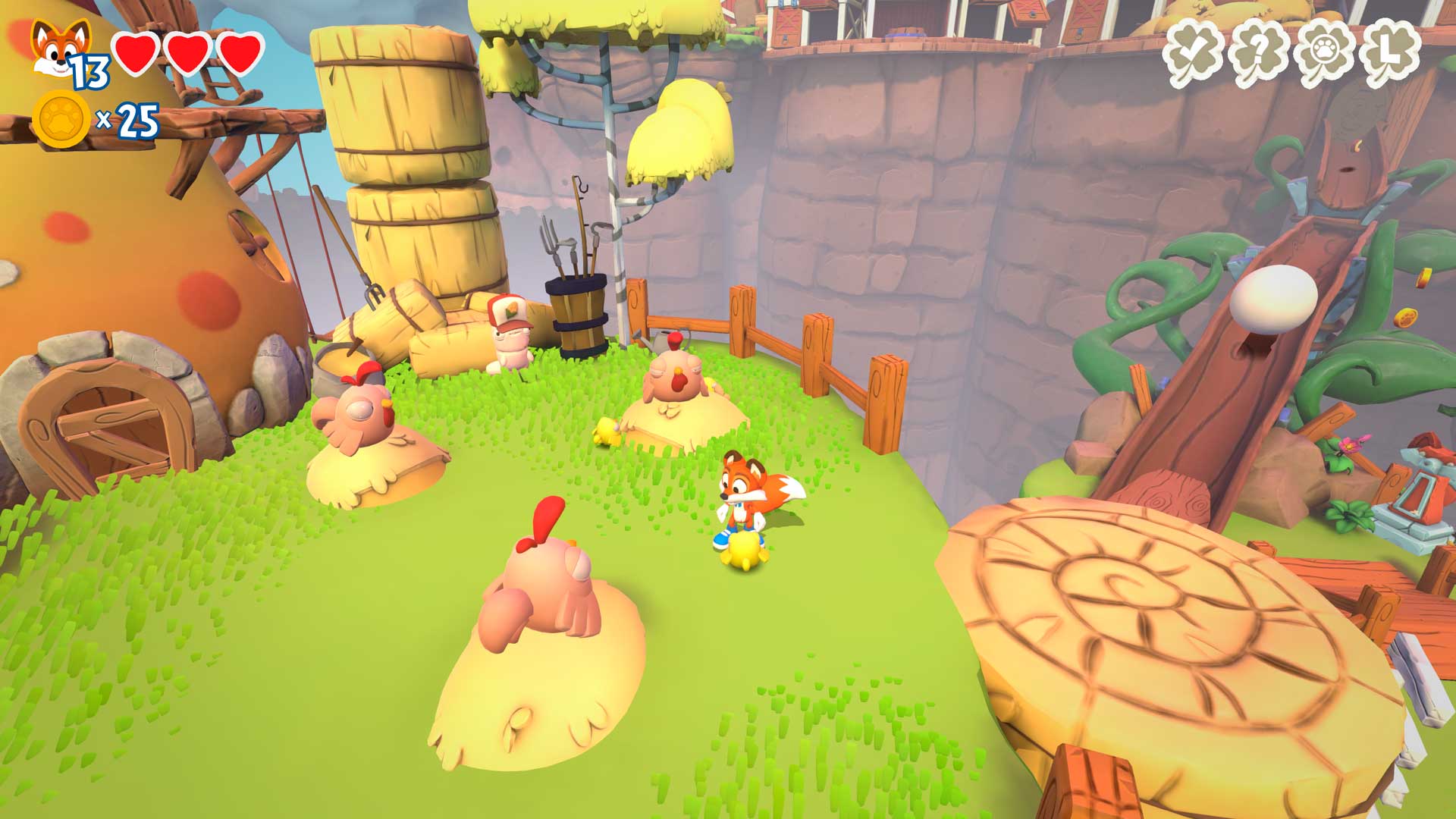The width and height of the screenshot is (1456, 819).
Task: Click the checkmark clover icon
Action: 1193,53
